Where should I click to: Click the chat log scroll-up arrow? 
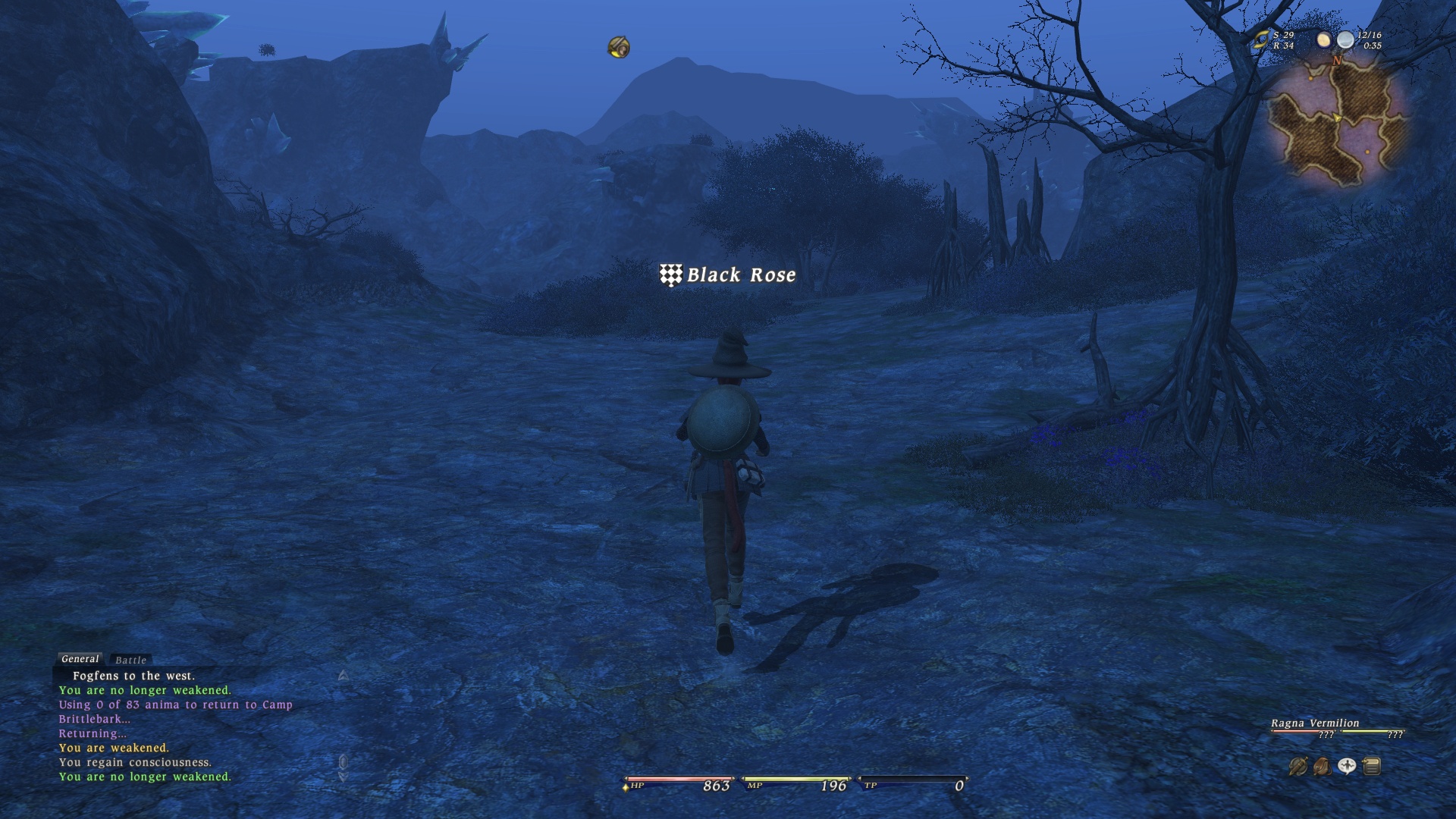pos(344,675)
